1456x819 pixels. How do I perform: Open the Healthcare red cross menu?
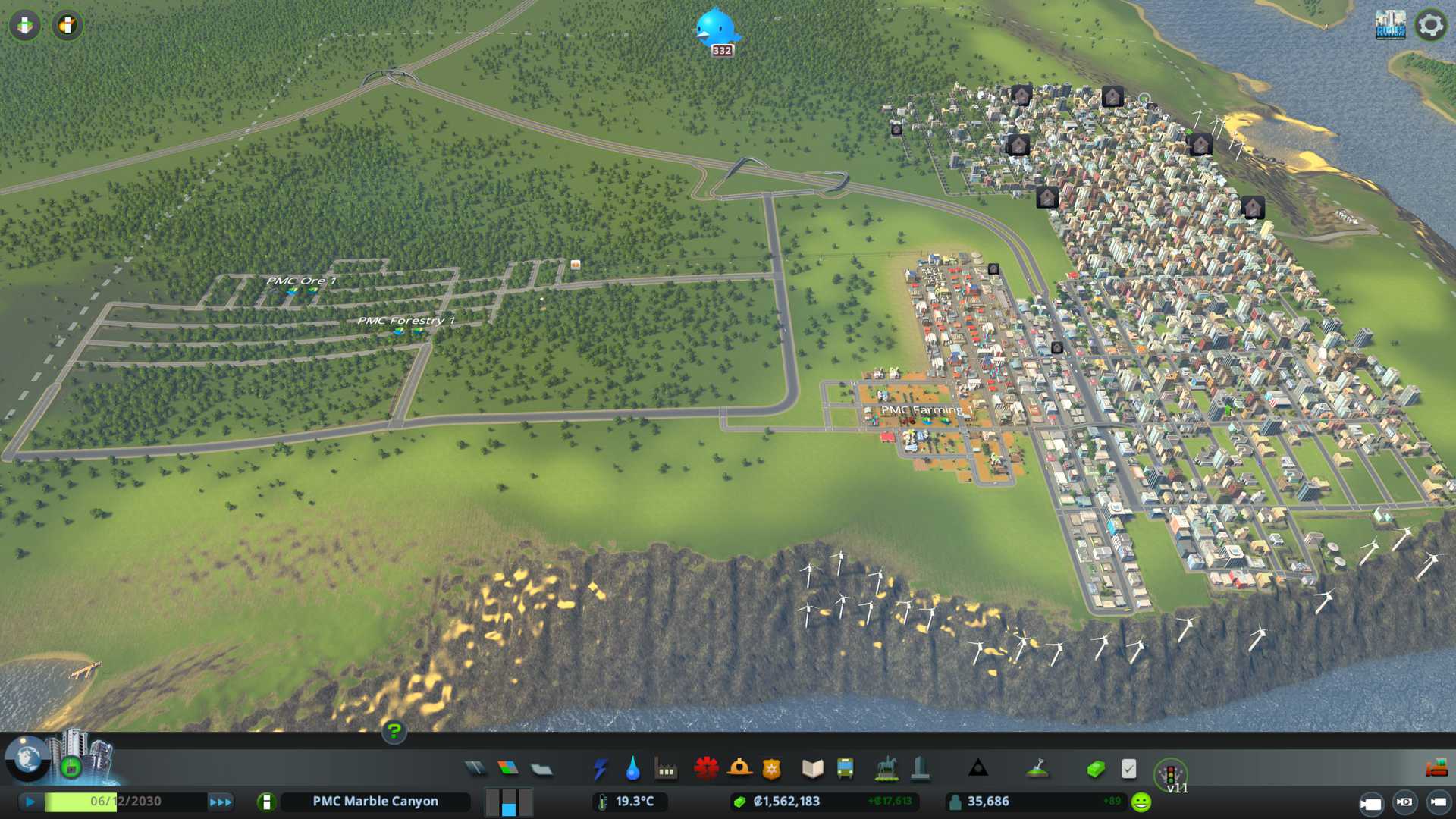[x=706, y=769]
